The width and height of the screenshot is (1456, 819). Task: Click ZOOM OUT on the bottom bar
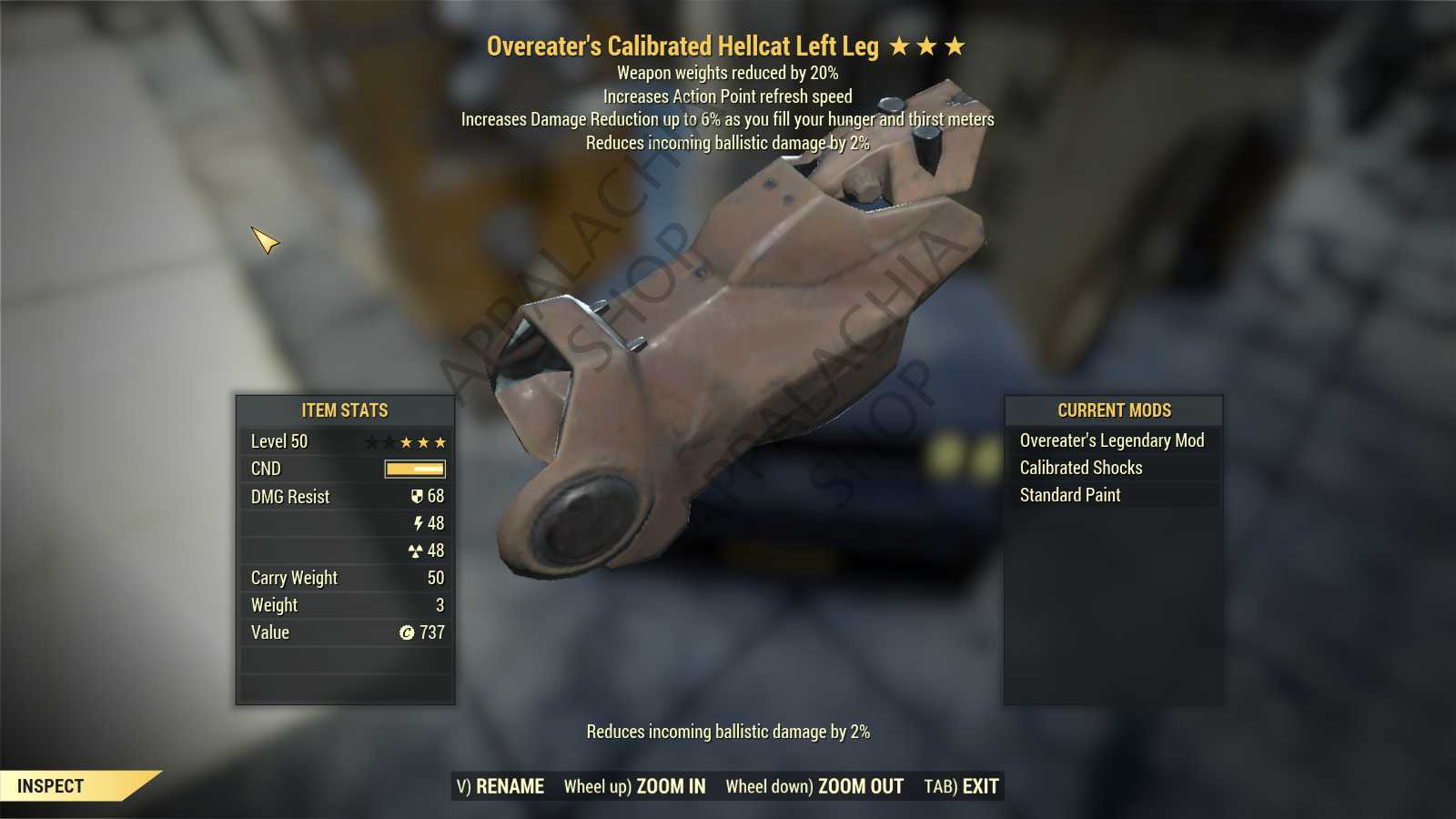[x=814, y=786]
